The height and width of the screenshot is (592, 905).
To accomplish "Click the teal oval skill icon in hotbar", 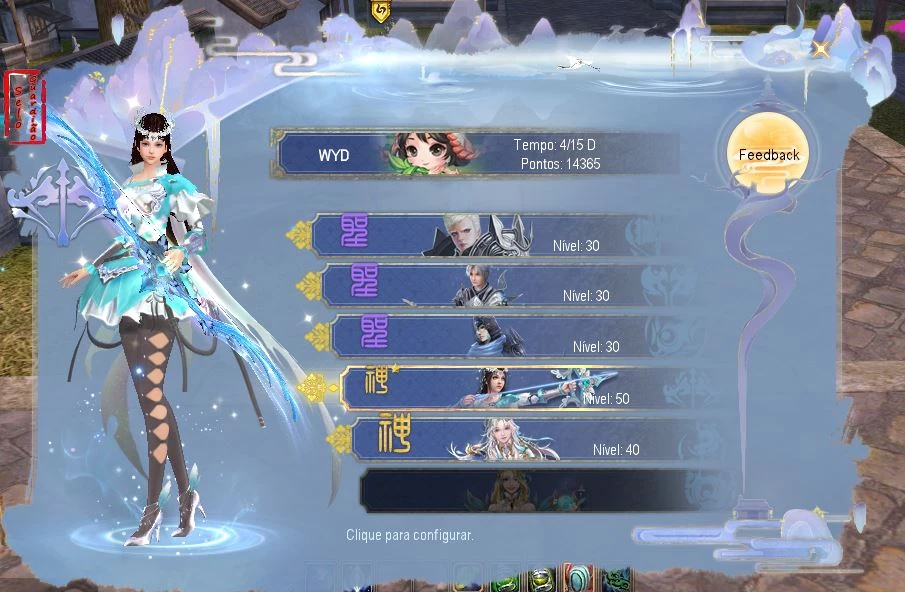I will [578, 580].
